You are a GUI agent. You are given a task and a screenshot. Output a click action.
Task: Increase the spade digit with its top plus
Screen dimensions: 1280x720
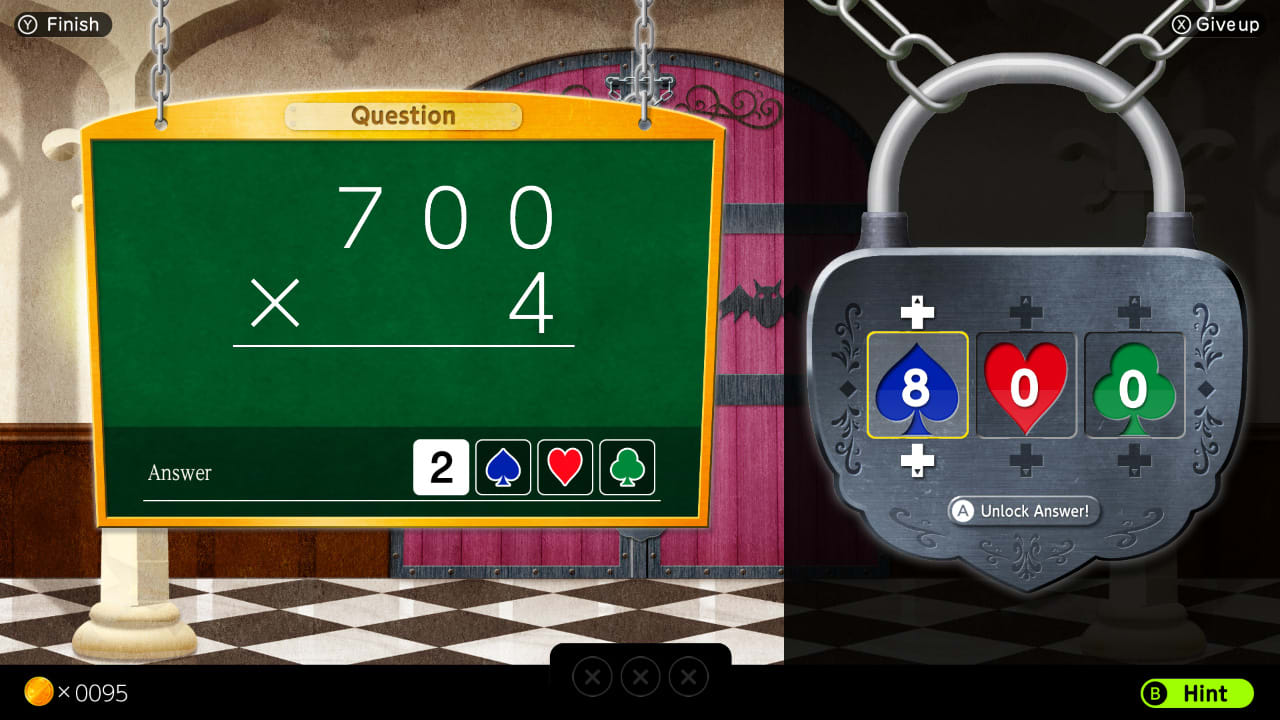pyautogui.click(x=918, y=310)
